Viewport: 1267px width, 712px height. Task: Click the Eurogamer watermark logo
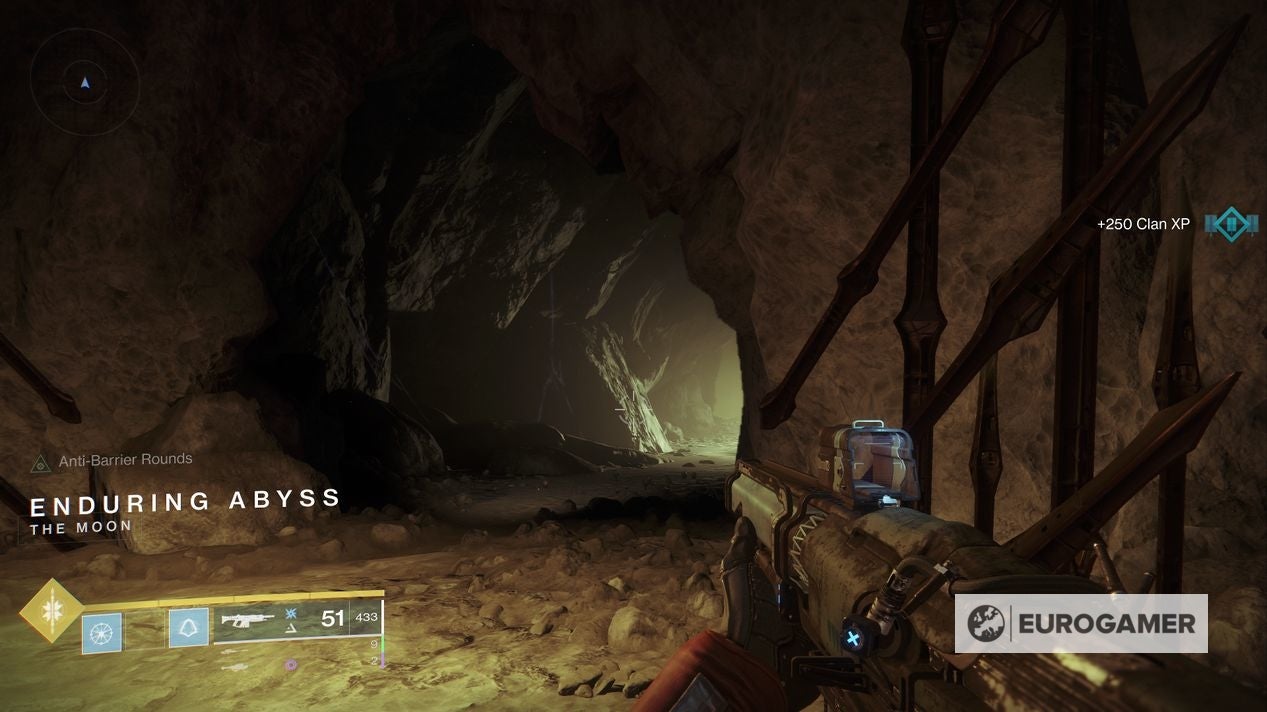pyautogui.click(x=1080, y=624)
